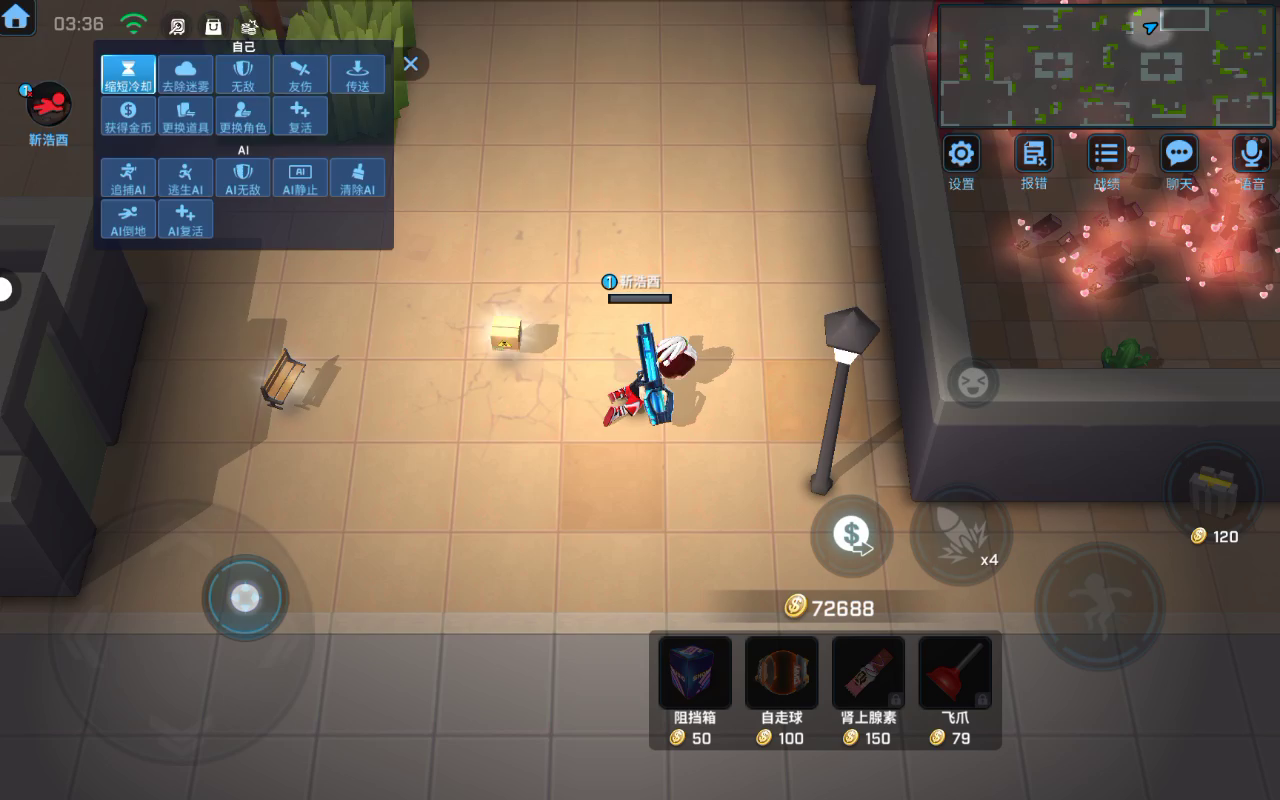Choose 更换角色 to change character
The width and height of the screenshot is (1280, 800).
(243, 116)
